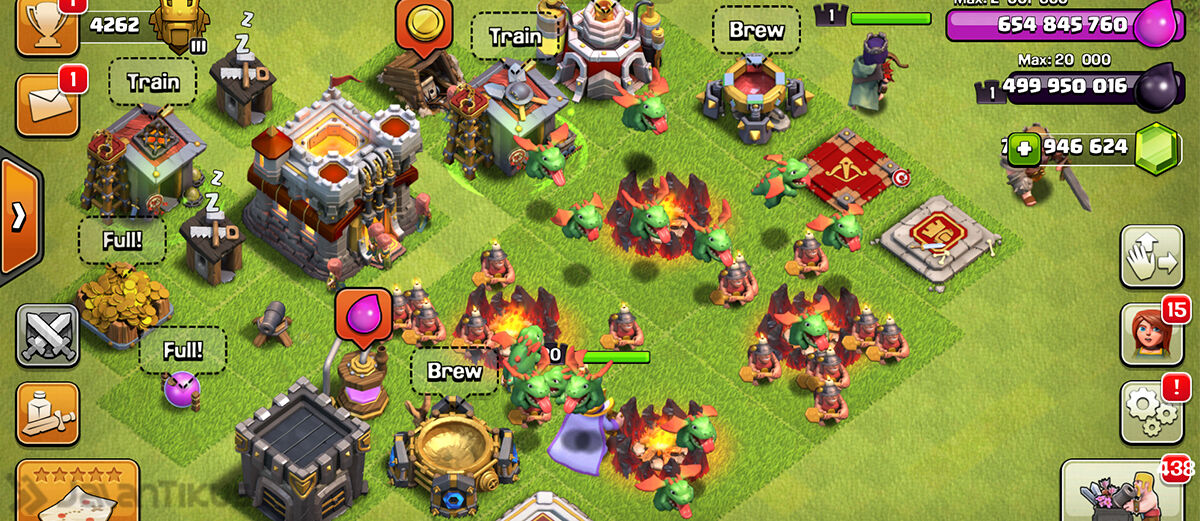Image resolution: width=1200 pixels, height=521 pixels.
Task: Open the red-haired woman button with 15 badge
Action: (1151, 335)
